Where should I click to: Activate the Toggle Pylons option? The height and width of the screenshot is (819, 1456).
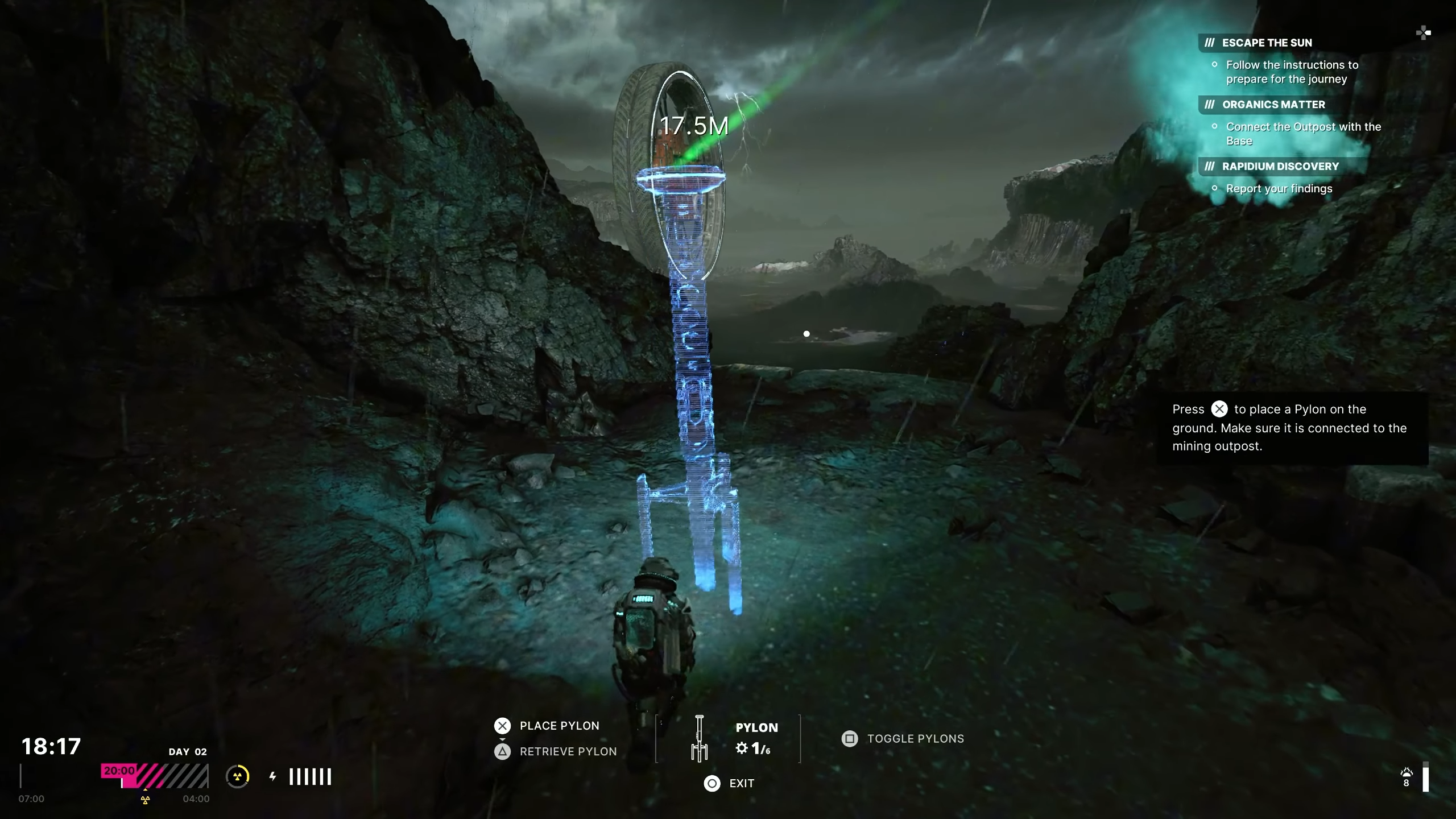(915, 739)
